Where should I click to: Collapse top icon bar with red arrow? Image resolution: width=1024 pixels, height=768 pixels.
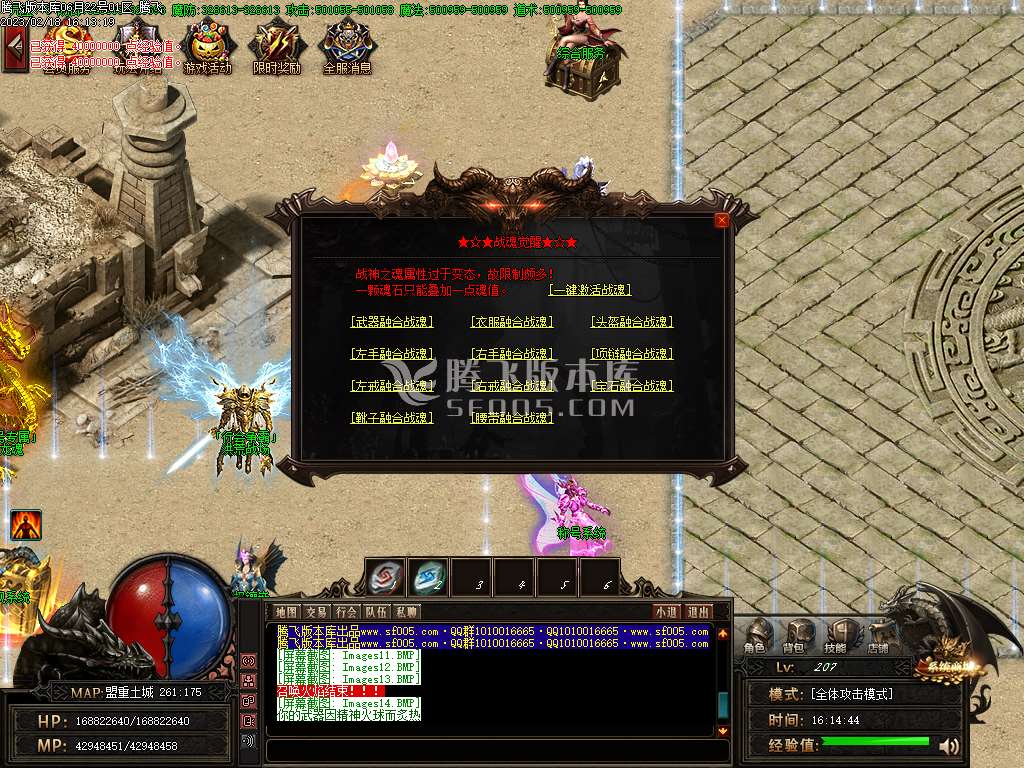click(14, 48)
